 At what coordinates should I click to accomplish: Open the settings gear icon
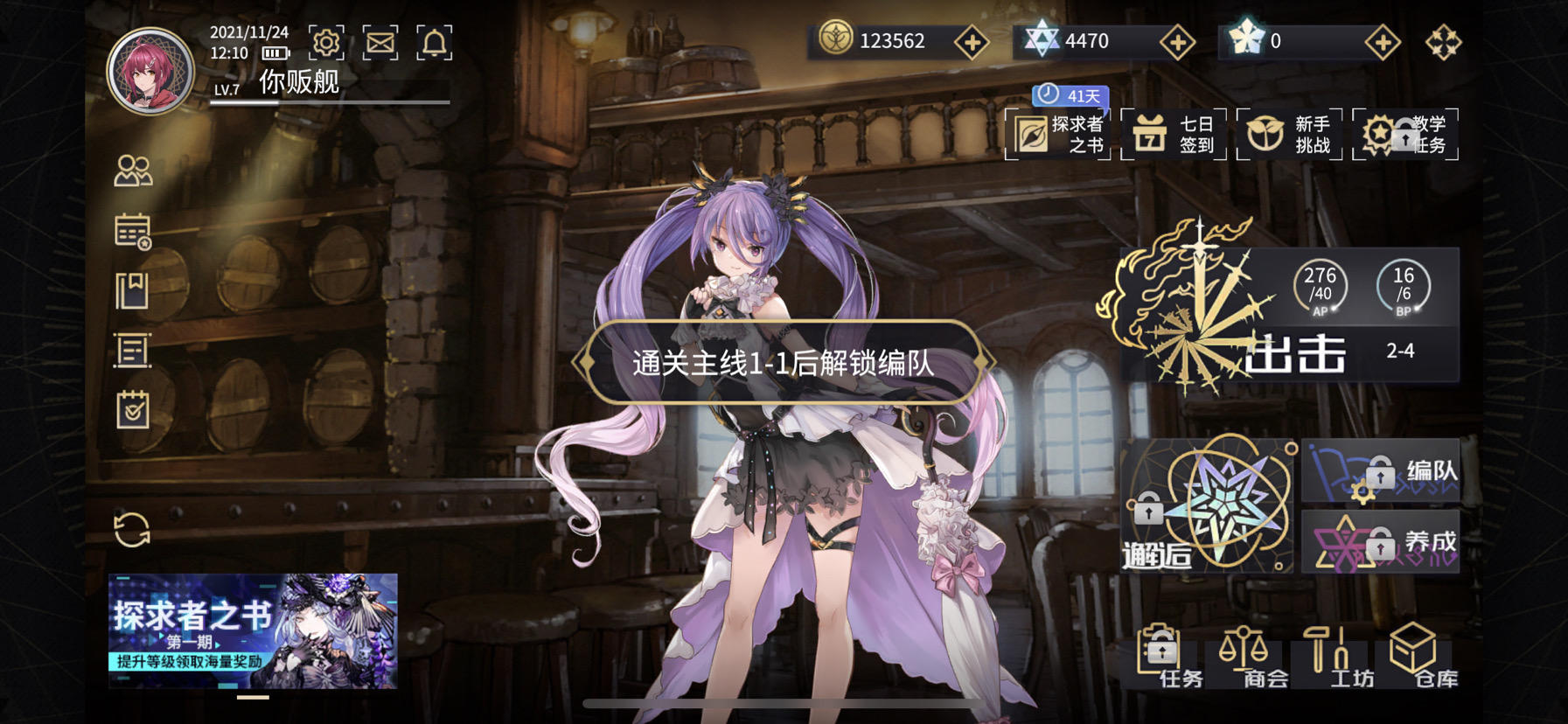point(324,41)
